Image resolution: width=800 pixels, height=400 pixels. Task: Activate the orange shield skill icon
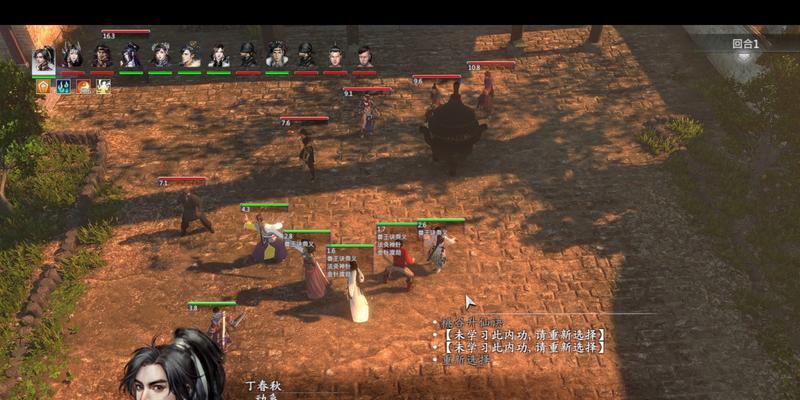[x=43, y=87]
